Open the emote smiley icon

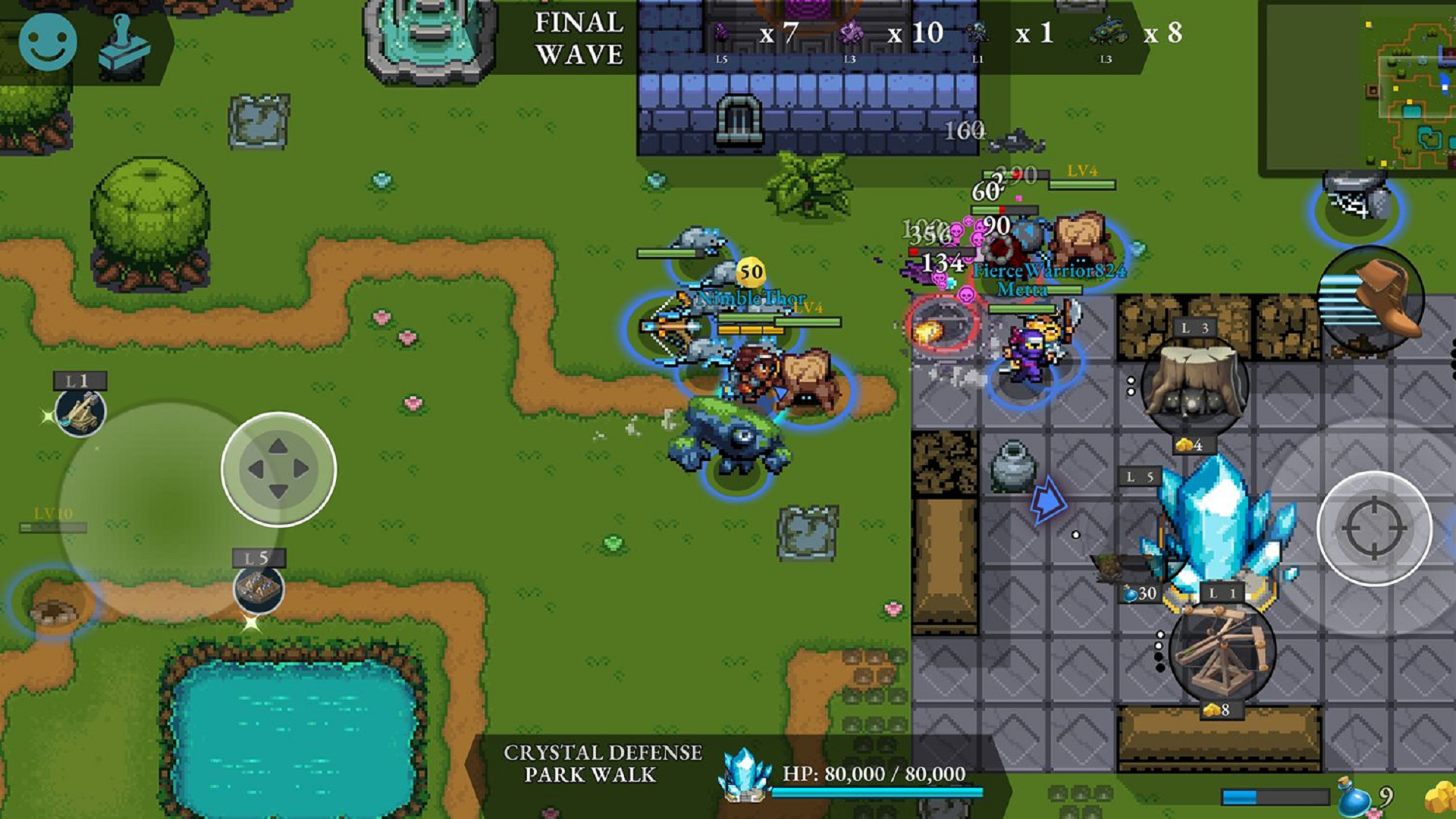pyautogui.click(x=47, y=42)
